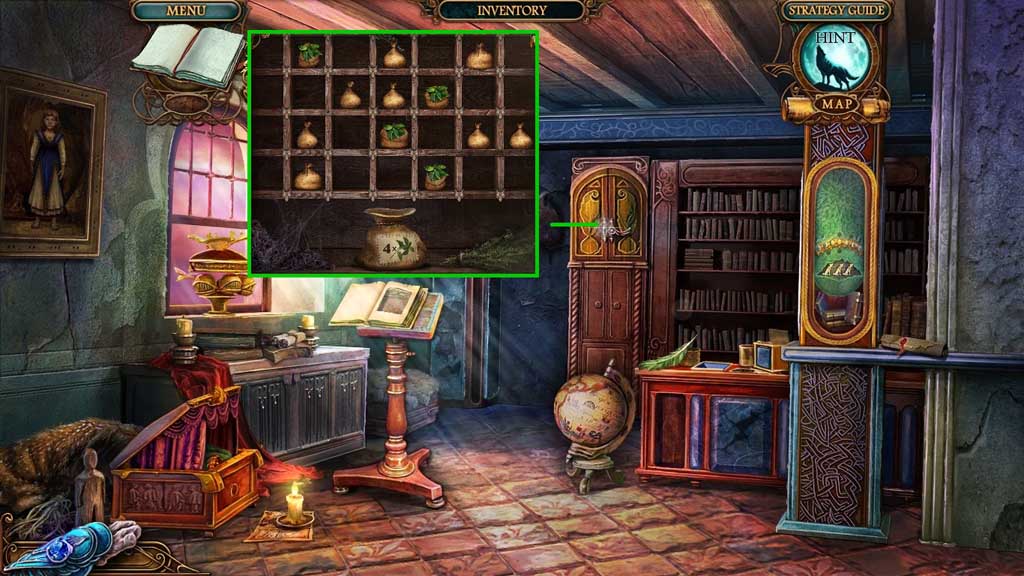Open the Strategy Guide

834,12
